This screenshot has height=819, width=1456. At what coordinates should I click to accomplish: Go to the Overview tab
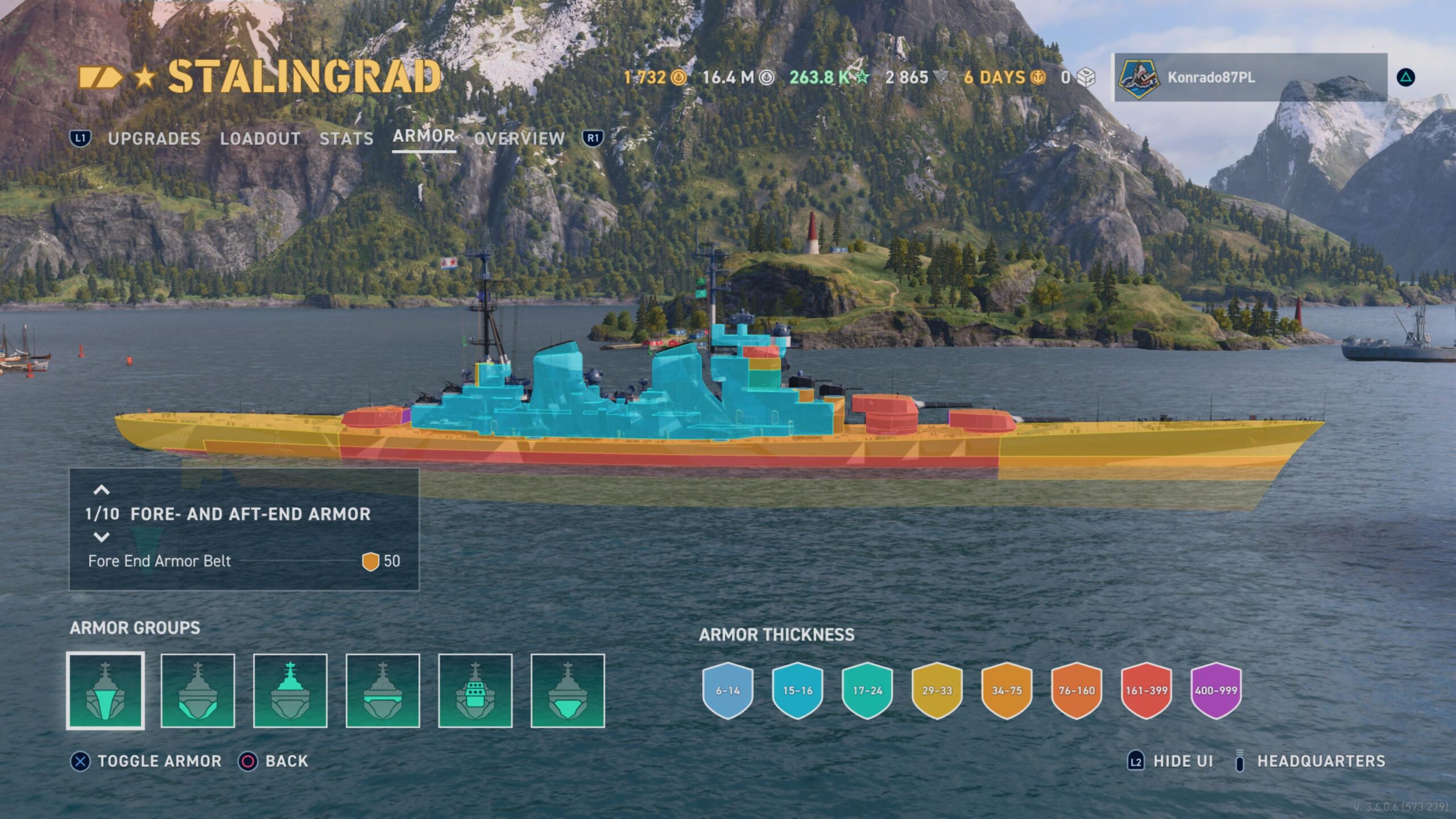pyautogui.click(x=519, y=138)
